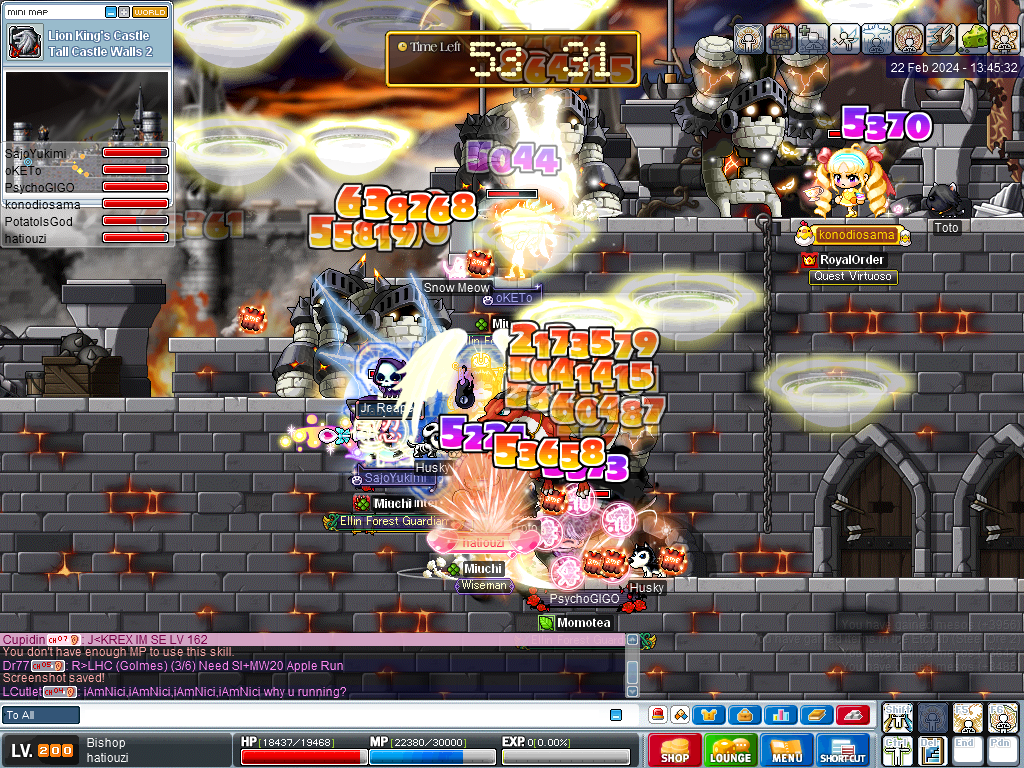Click the SHORTCUT button
Screen dimensions: 1024x768
[x=842, y=751]
